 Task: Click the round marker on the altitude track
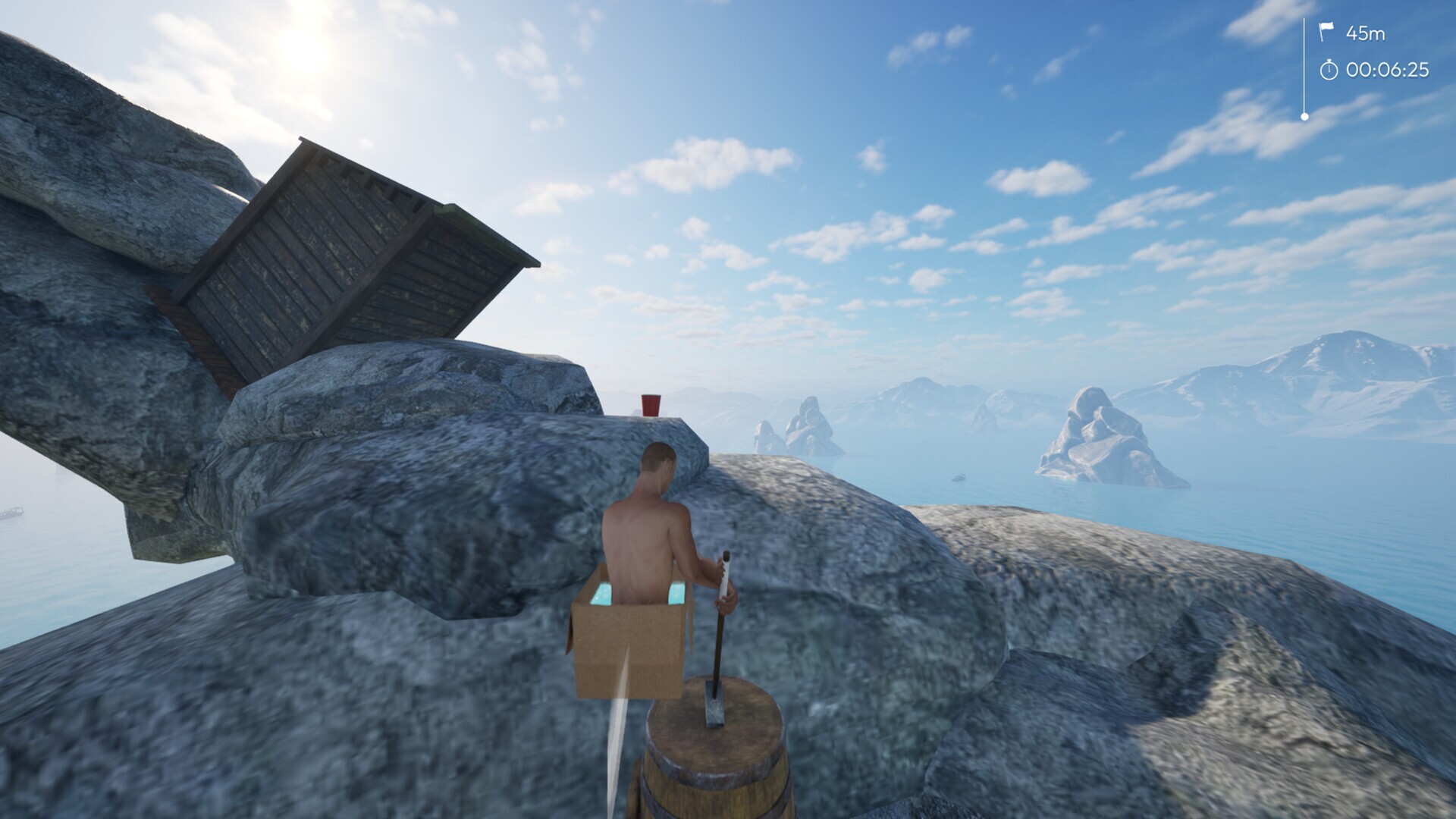pos(1306,115)
